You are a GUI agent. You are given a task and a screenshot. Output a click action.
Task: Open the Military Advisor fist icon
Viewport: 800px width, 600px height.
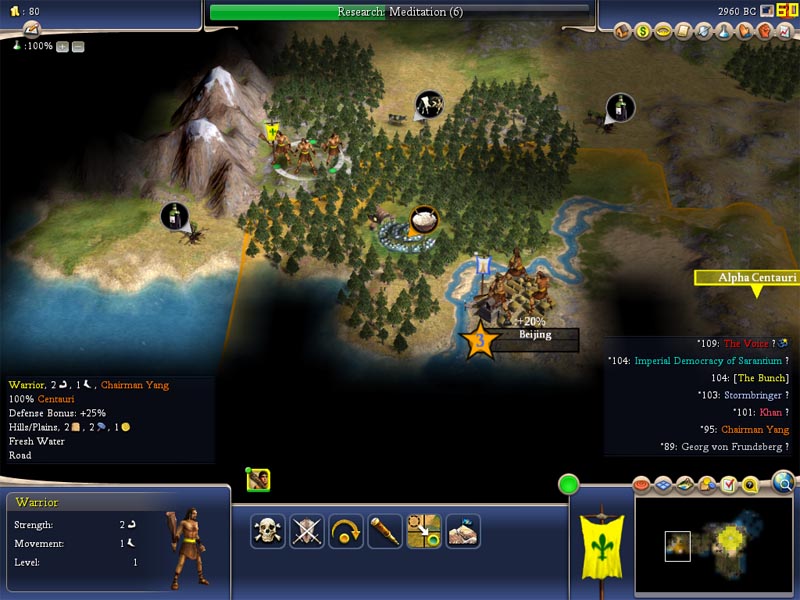(x=763, y=31)
